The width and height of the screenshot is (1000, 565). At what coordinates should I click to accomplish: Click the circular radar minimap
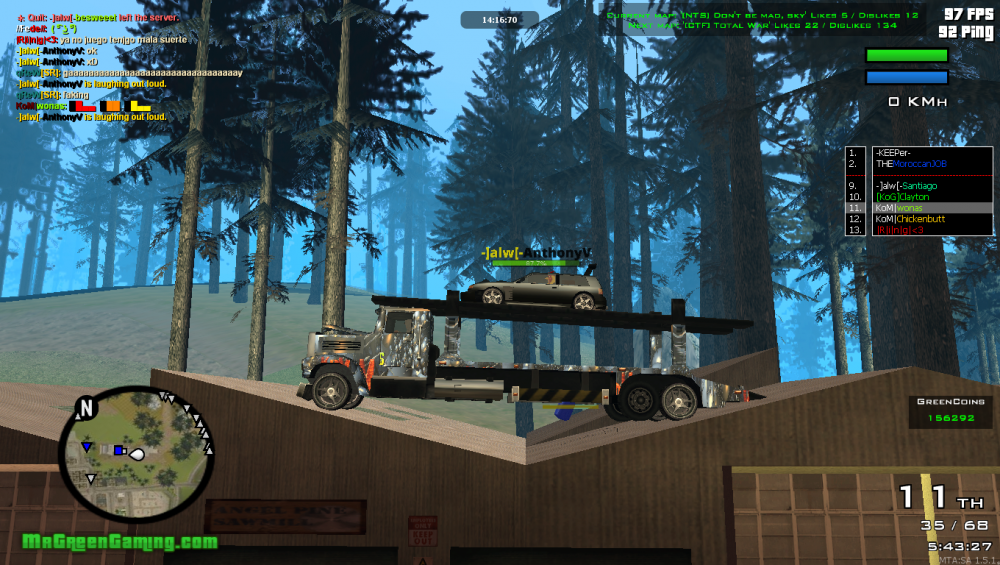tap(137, 455)
